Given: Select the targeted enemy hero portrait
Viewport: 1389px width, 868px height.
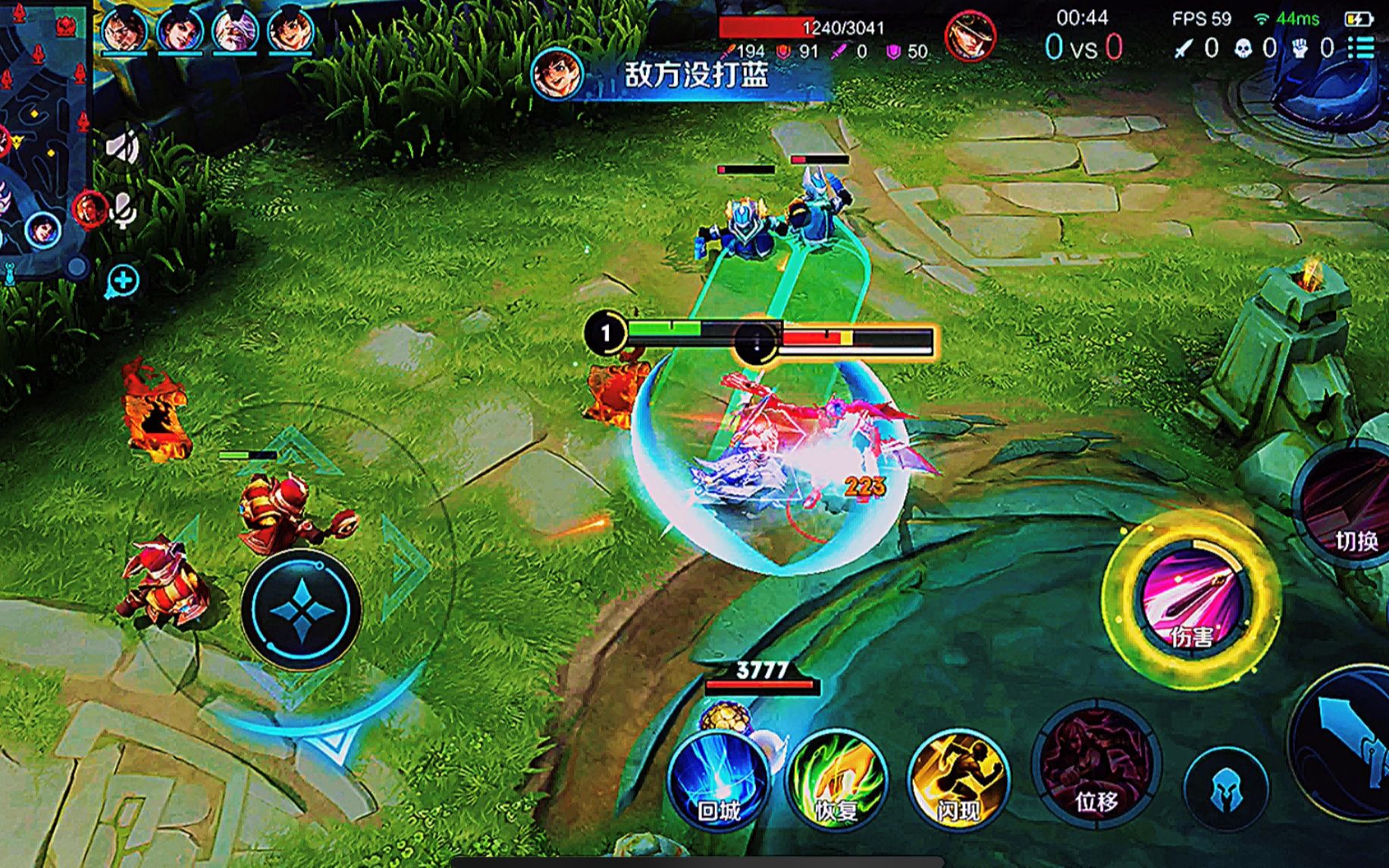Looking at the screenshot, I should click(x=970, y=37).
